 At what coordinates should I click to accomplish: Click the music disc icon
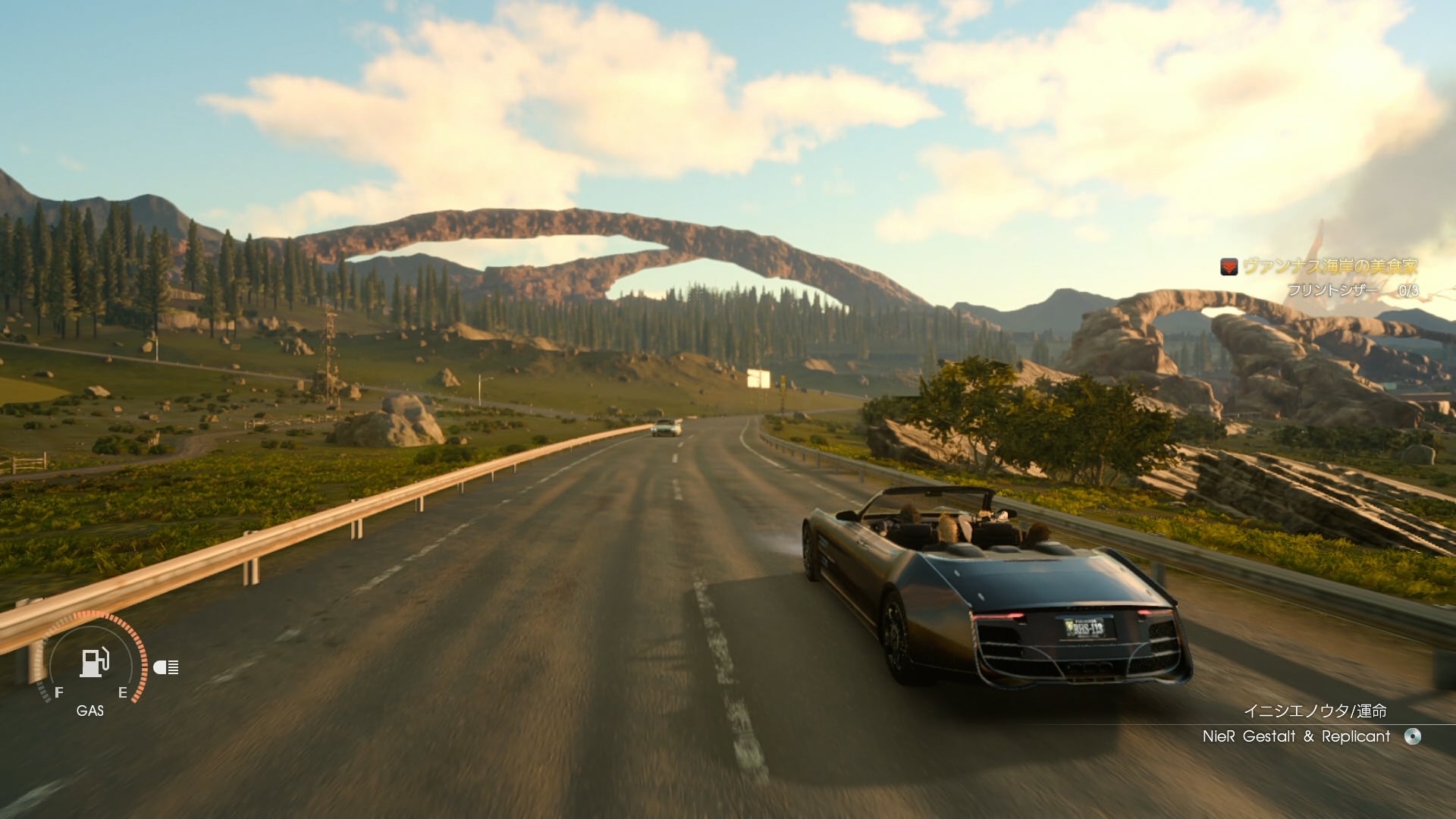(1412, 736)
